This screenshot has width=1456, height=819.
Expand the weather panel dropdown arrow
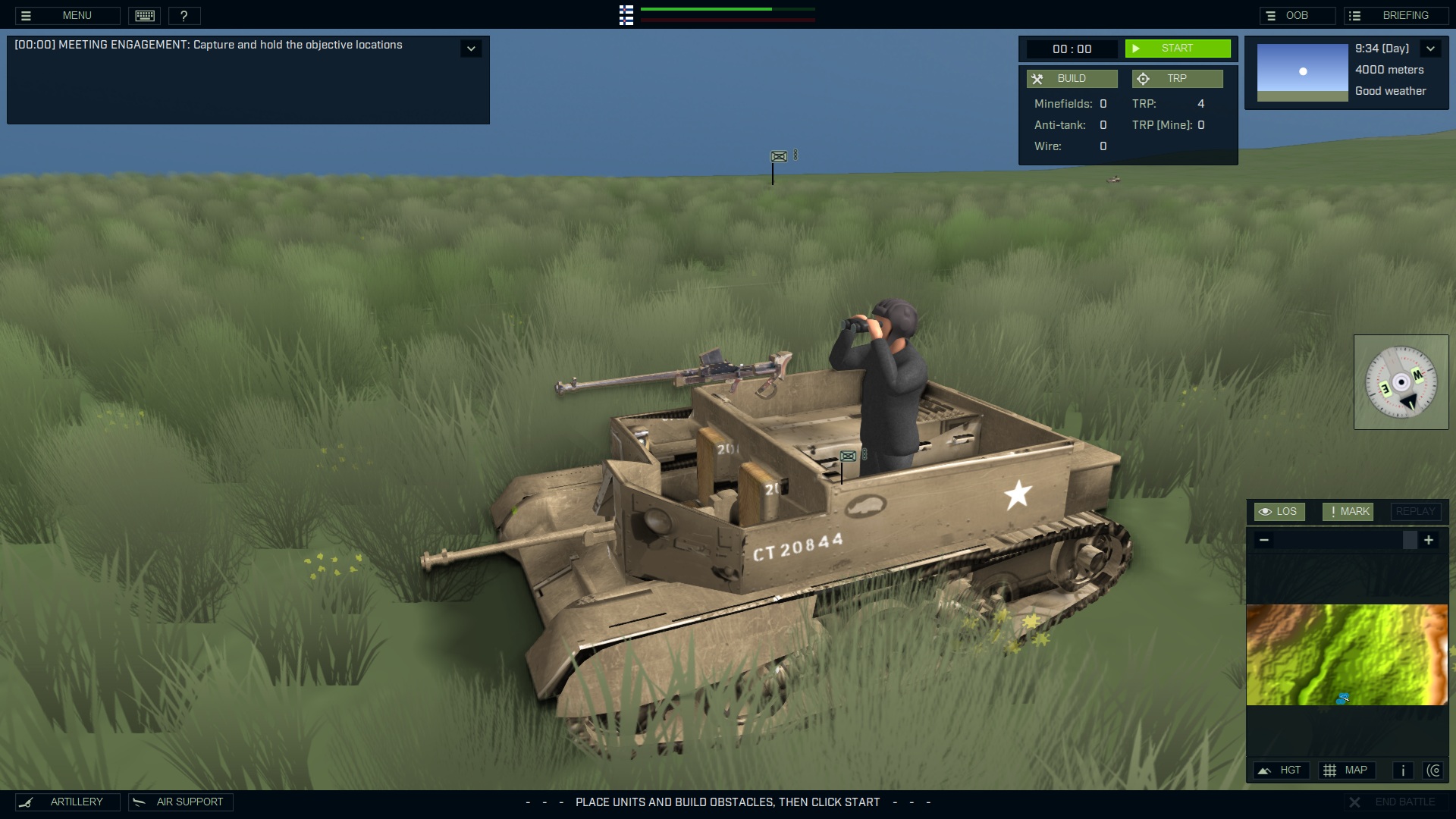click(1431, 48)
